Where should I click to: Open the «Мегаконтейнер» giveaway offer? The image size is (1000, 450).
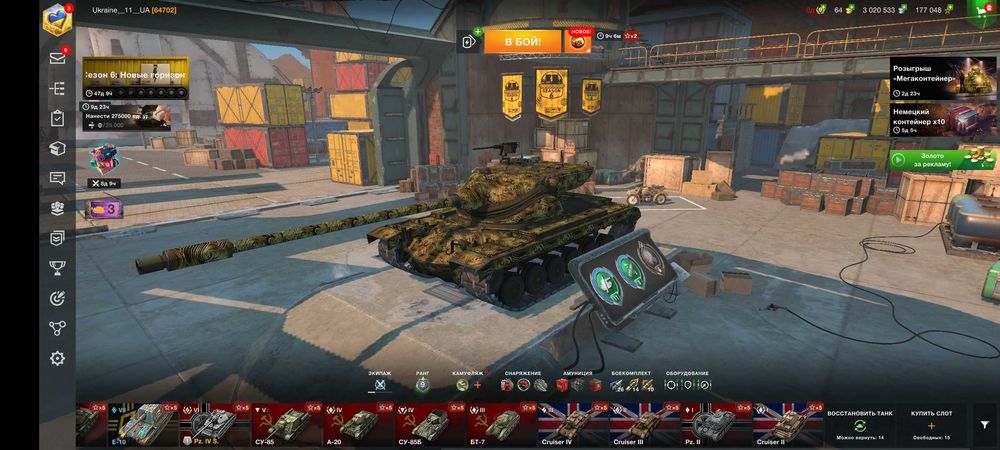click(x=939, y=78)
